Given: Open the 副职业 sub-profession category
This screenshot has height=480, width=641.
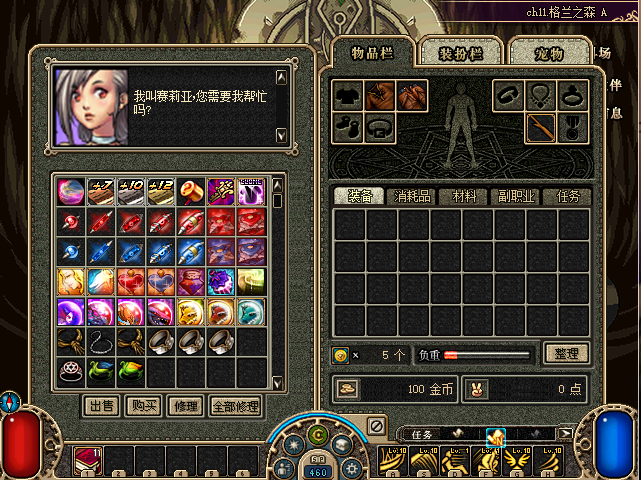Looking at the screenshot, I should (x=515, y=196).
